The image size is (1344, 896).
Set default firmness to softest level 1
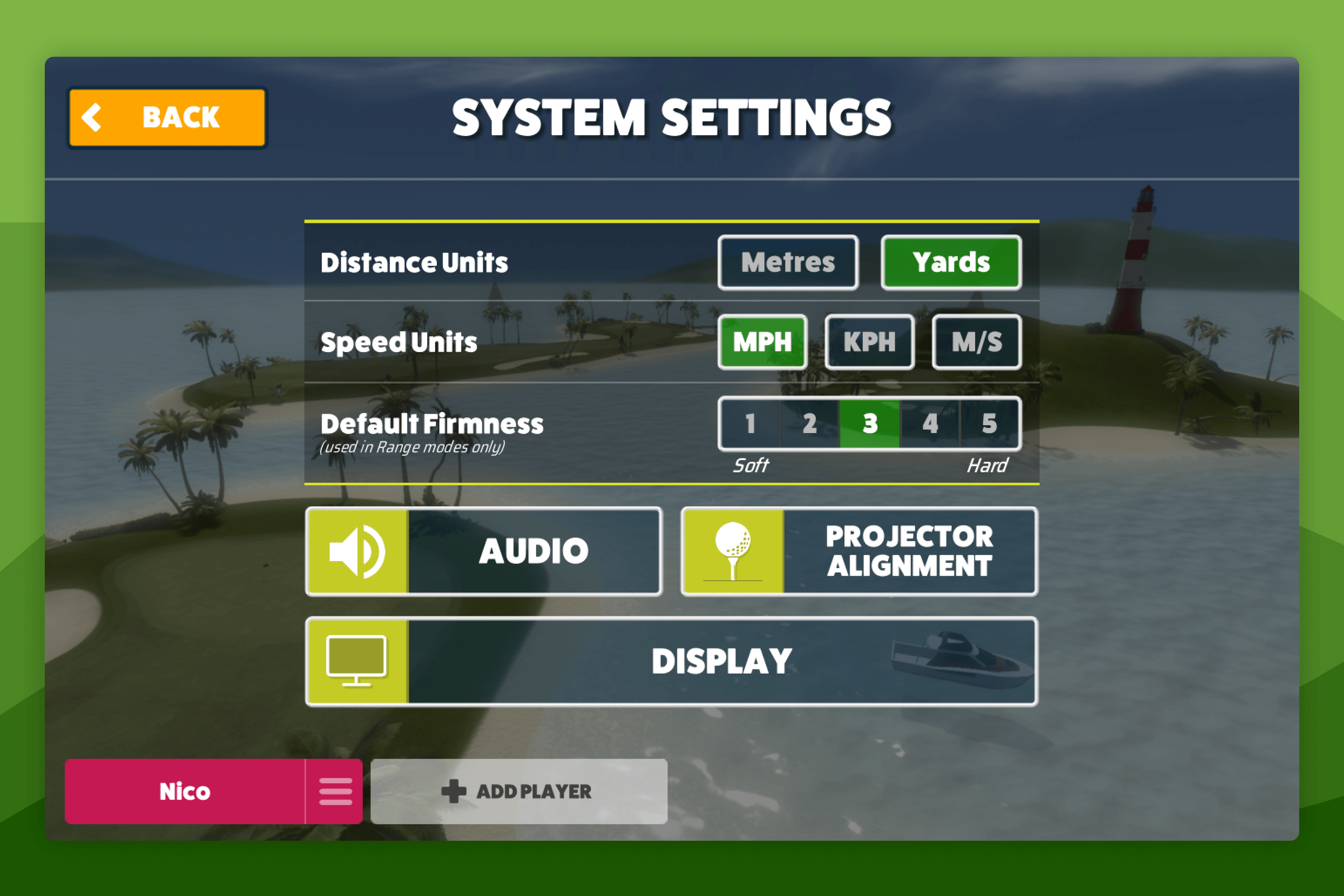749,424
